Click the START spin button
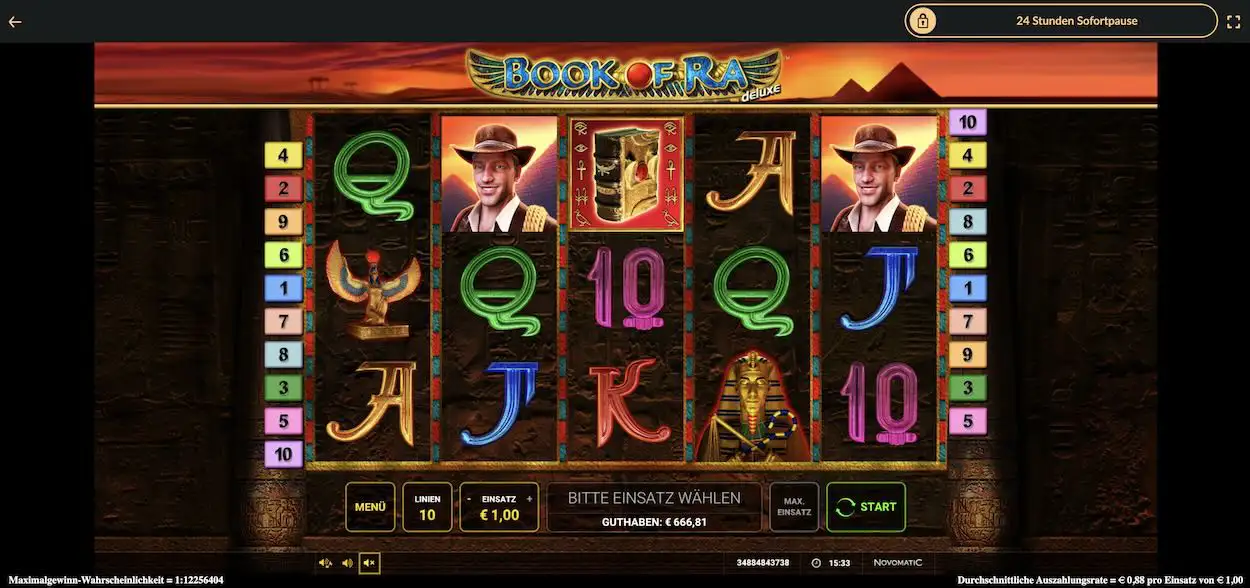Image resolution: width=1250 pixels, height=588 pixels. click(865, 507)
